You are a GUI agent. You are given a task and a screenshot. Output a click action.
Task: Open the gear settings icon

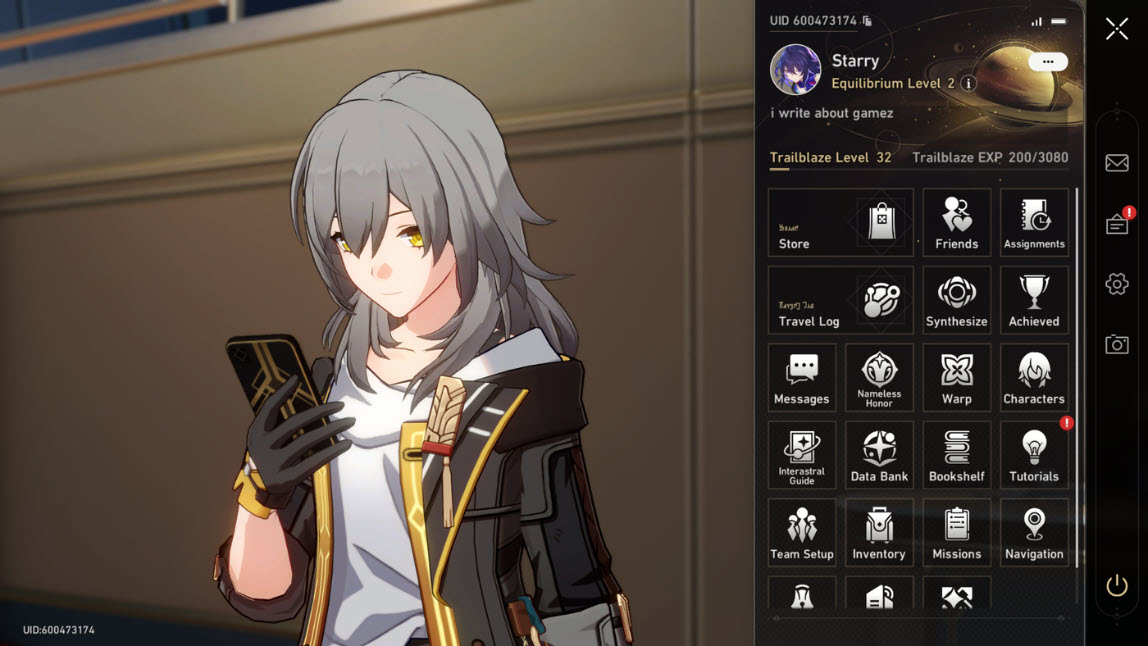pyautogui.click(x=1117, y=284)
